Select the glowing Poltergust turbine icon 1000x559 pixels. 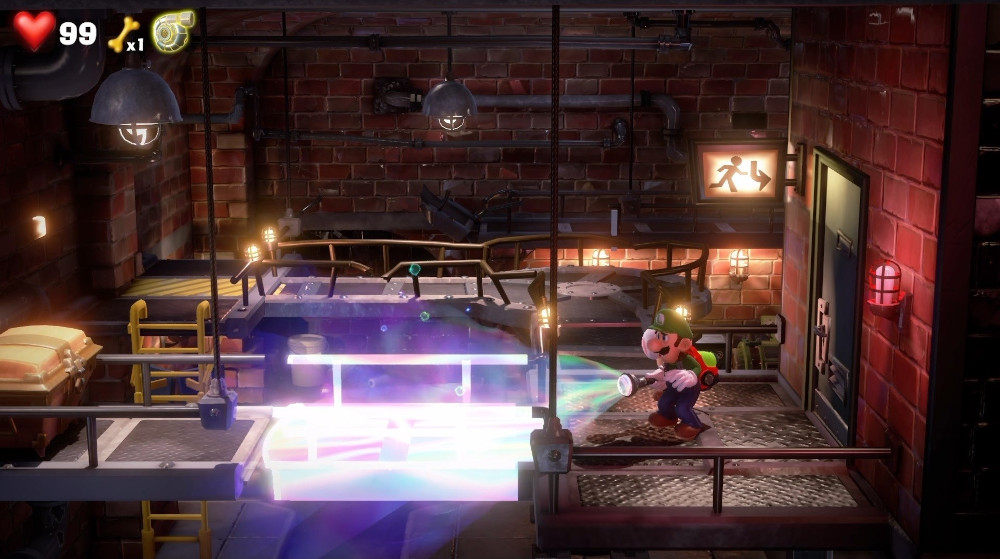point(173,31)
